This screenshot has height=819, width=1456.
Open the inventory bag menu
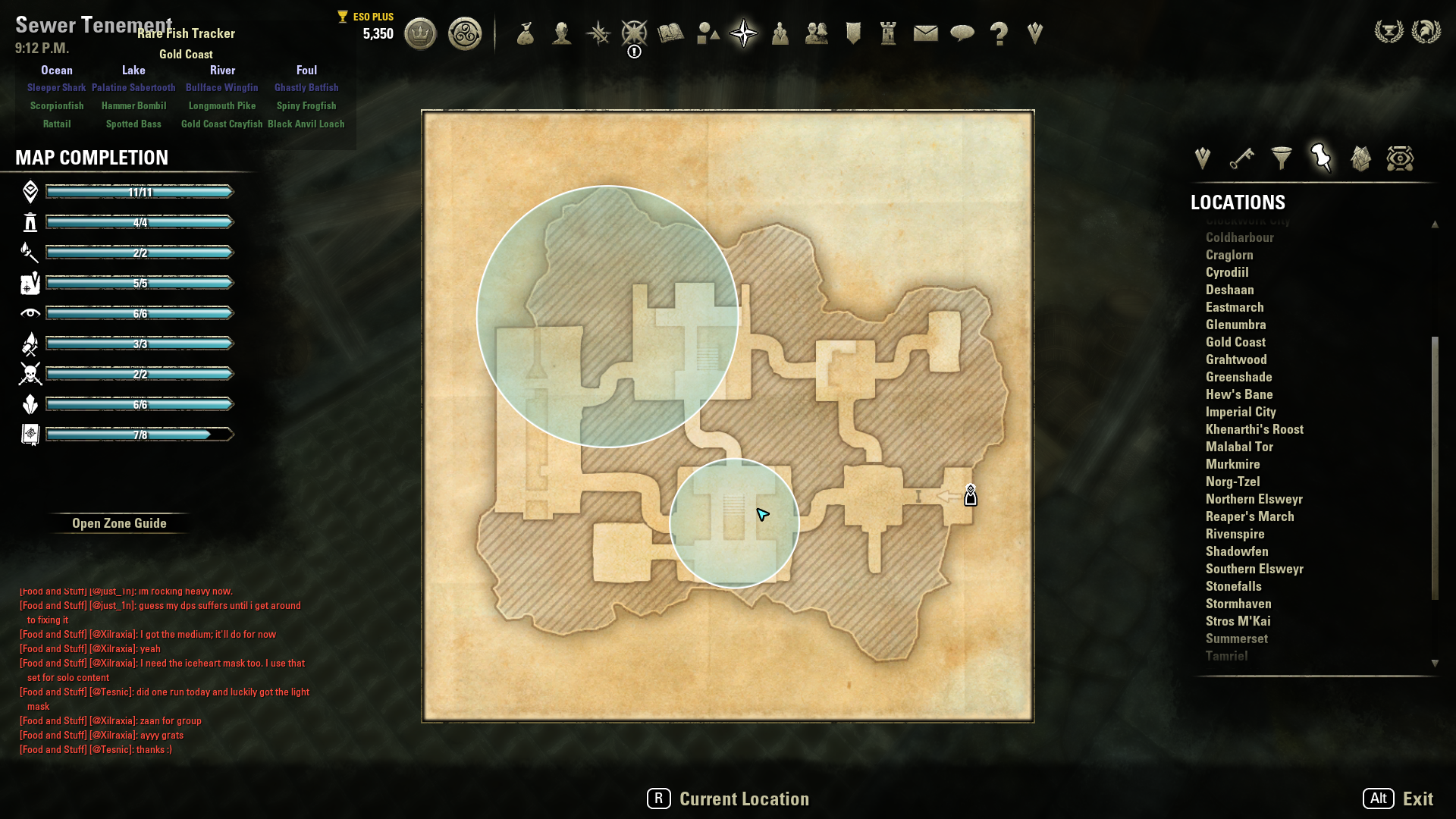coord(525,34)
